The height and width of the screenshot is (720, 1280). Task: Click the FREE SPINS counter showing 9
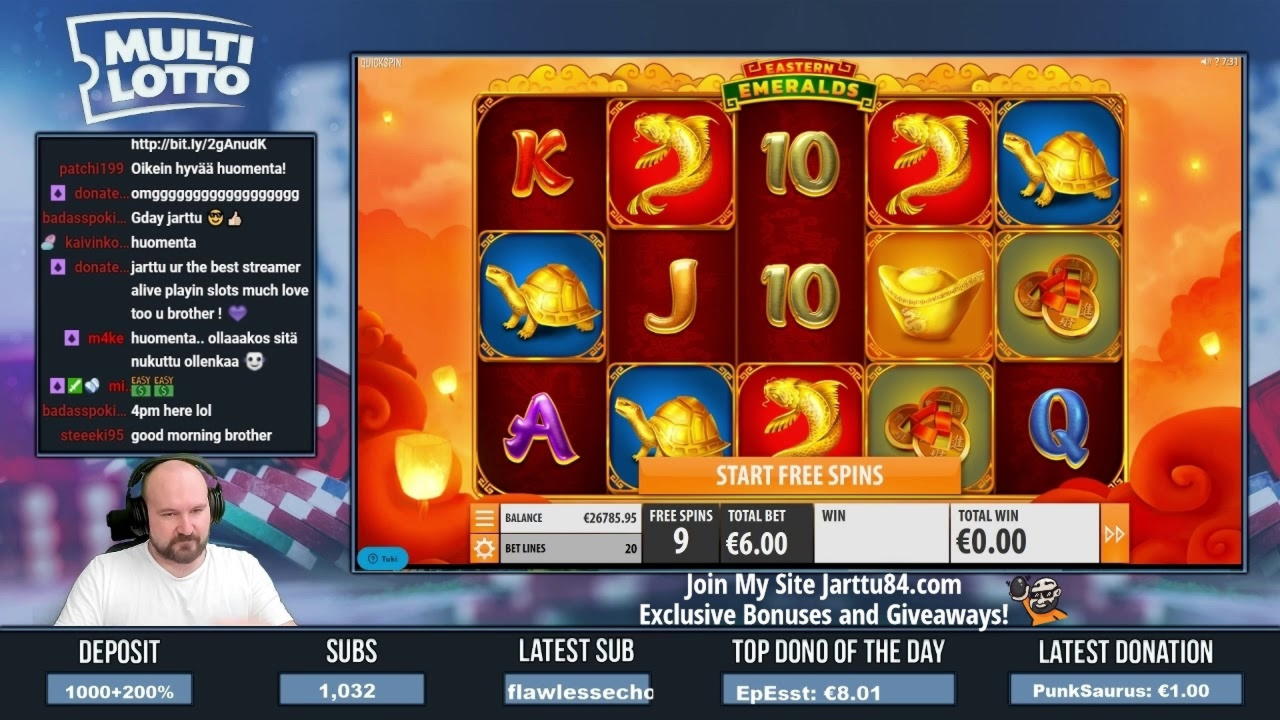click(x=680, y=534)
